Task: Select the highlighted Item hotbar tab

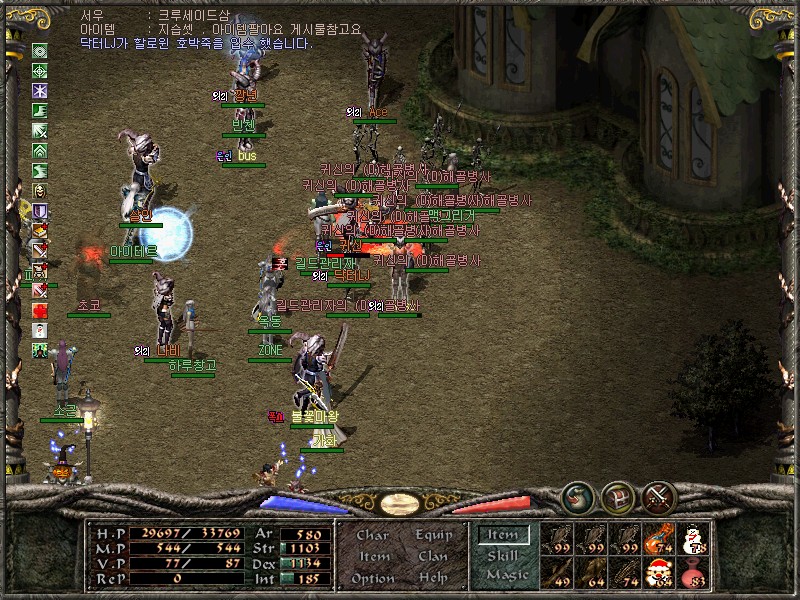Action: click(x=503, y=536)
